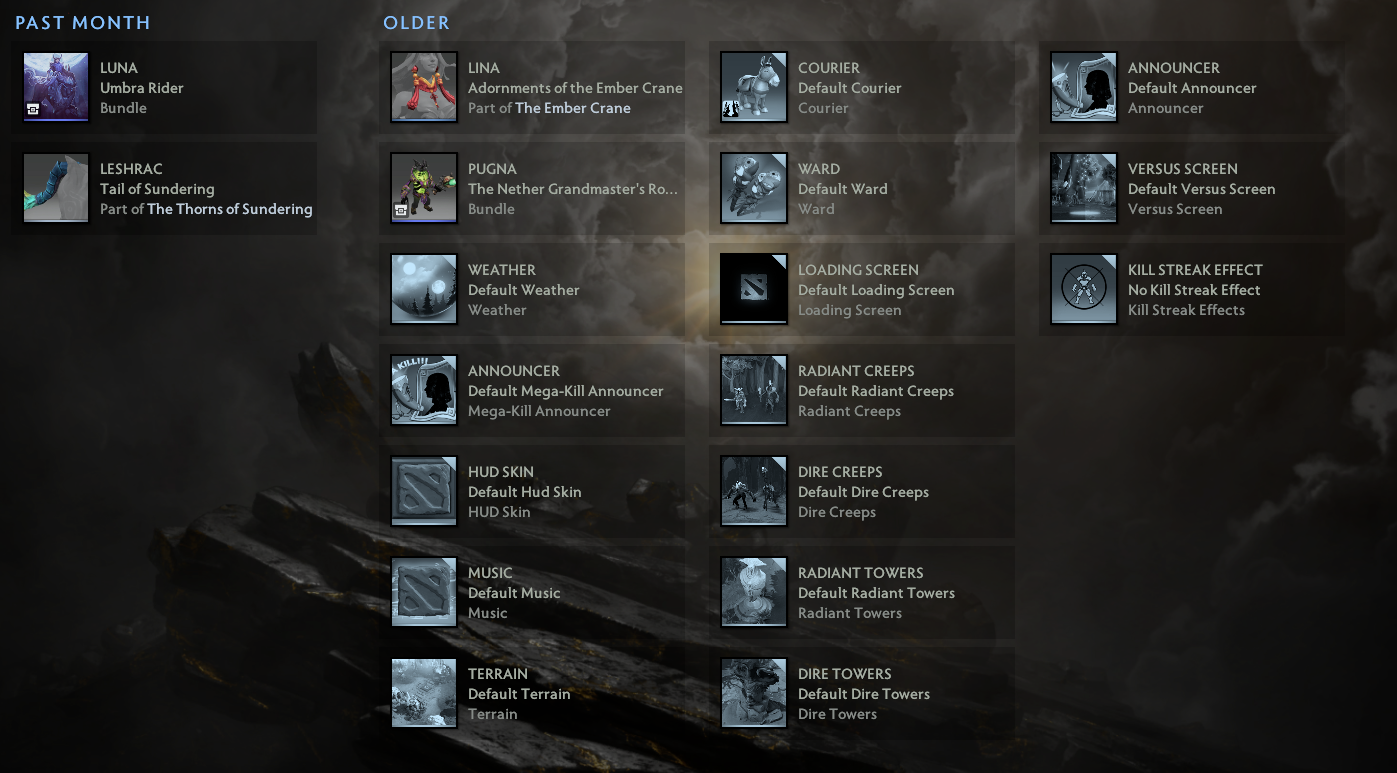Select the Default Versus Screen entry

pyautogui.click(x=1083, y=188)
